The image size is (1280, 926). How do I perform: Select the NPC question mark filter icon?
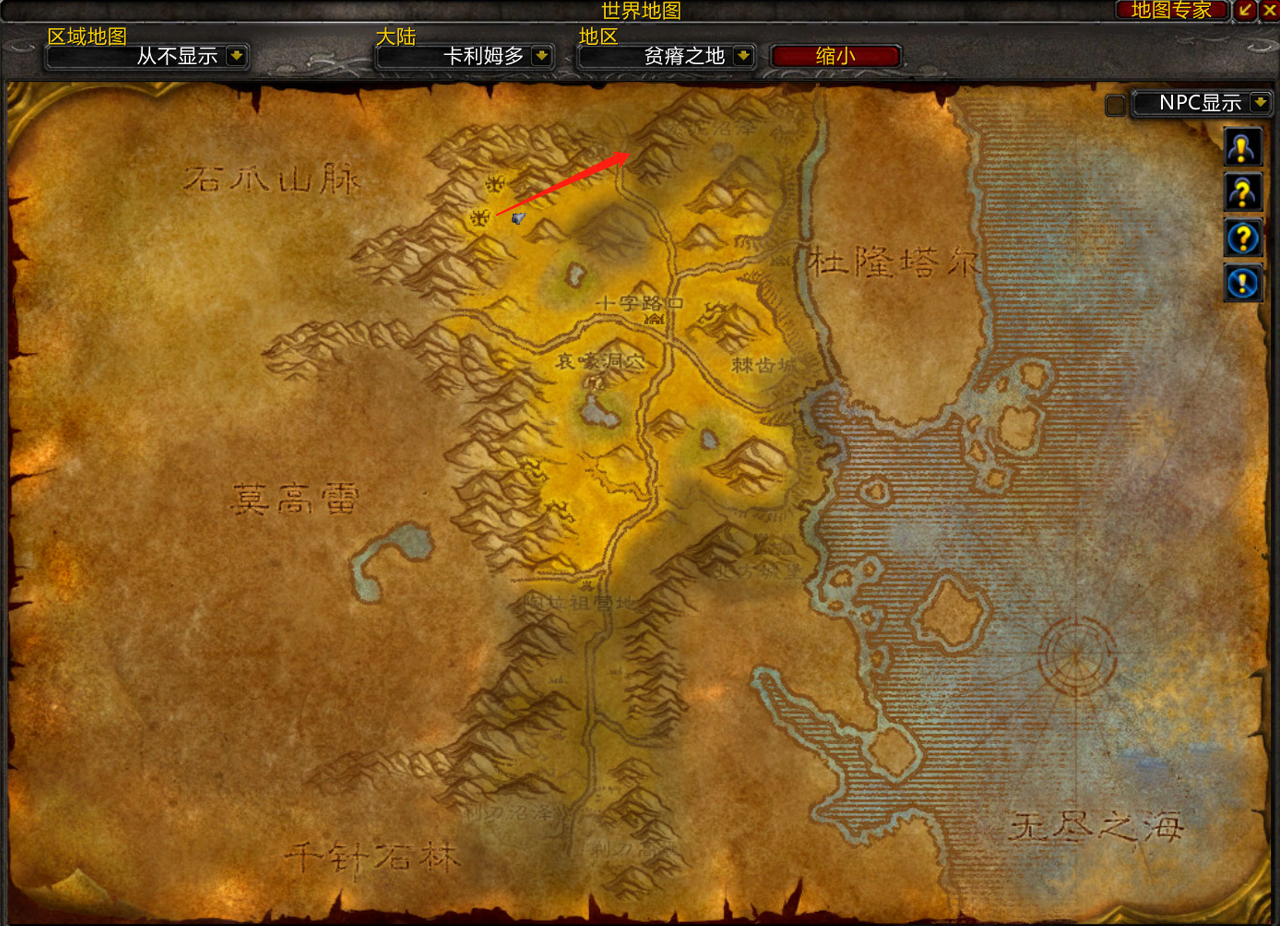[x=1243, y=192]
